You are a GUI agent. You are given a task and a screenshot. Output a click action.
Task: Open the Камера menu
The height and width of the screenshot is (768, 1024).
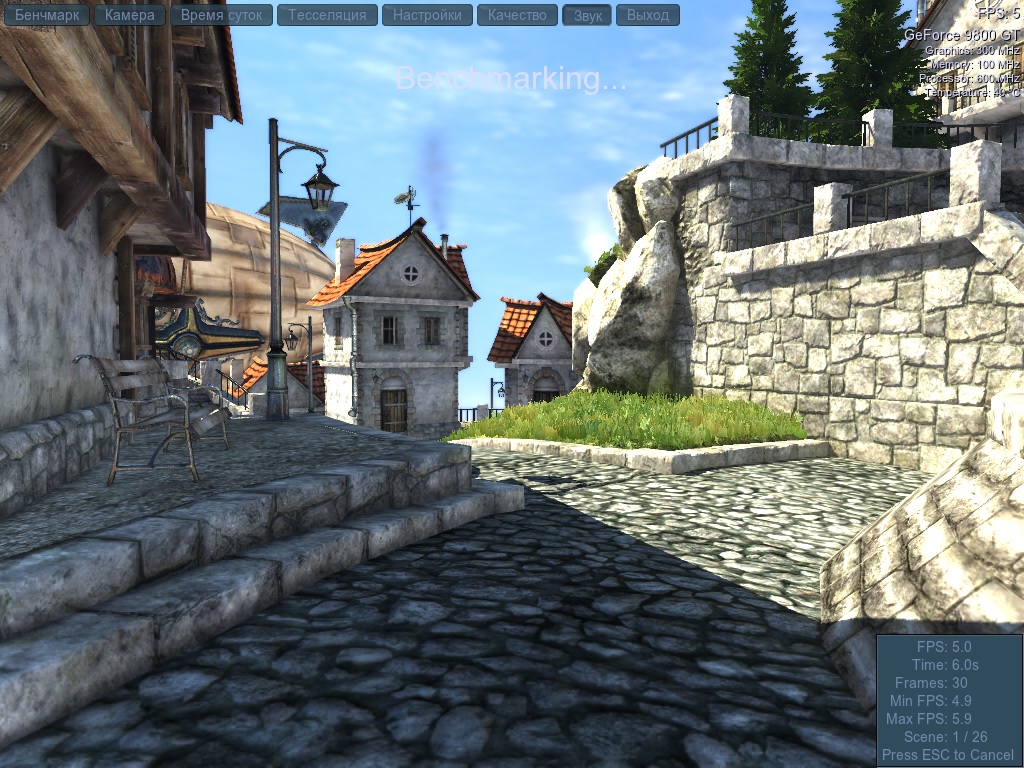tap(130, 15)
